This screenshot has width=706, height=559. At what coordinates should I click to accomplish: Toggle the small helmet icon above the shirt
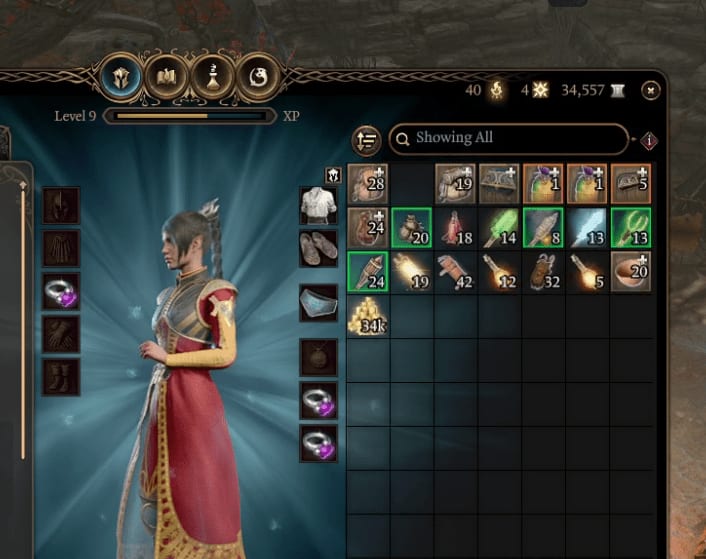click(334, 175)
